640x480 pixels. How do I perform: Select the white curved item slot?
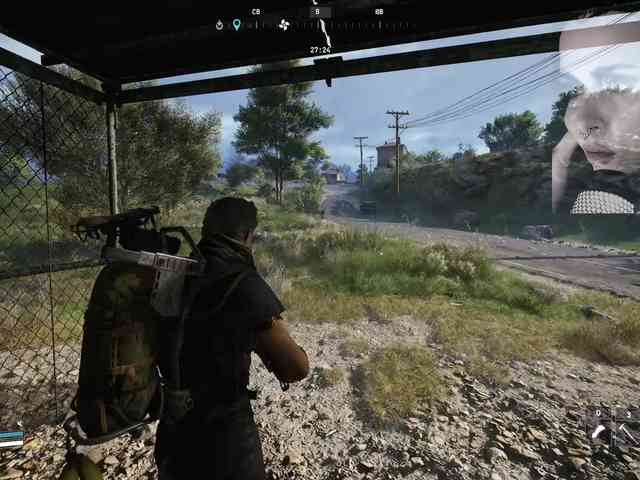point(599,432)
